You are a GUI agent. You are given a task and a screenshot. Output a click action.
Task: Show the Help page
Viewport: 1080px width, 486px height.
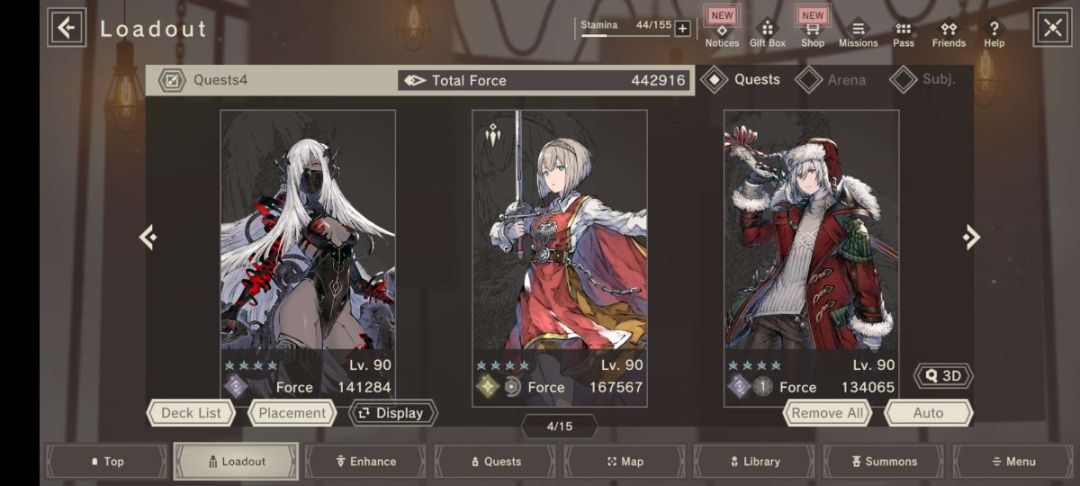(x=994, y=34)
